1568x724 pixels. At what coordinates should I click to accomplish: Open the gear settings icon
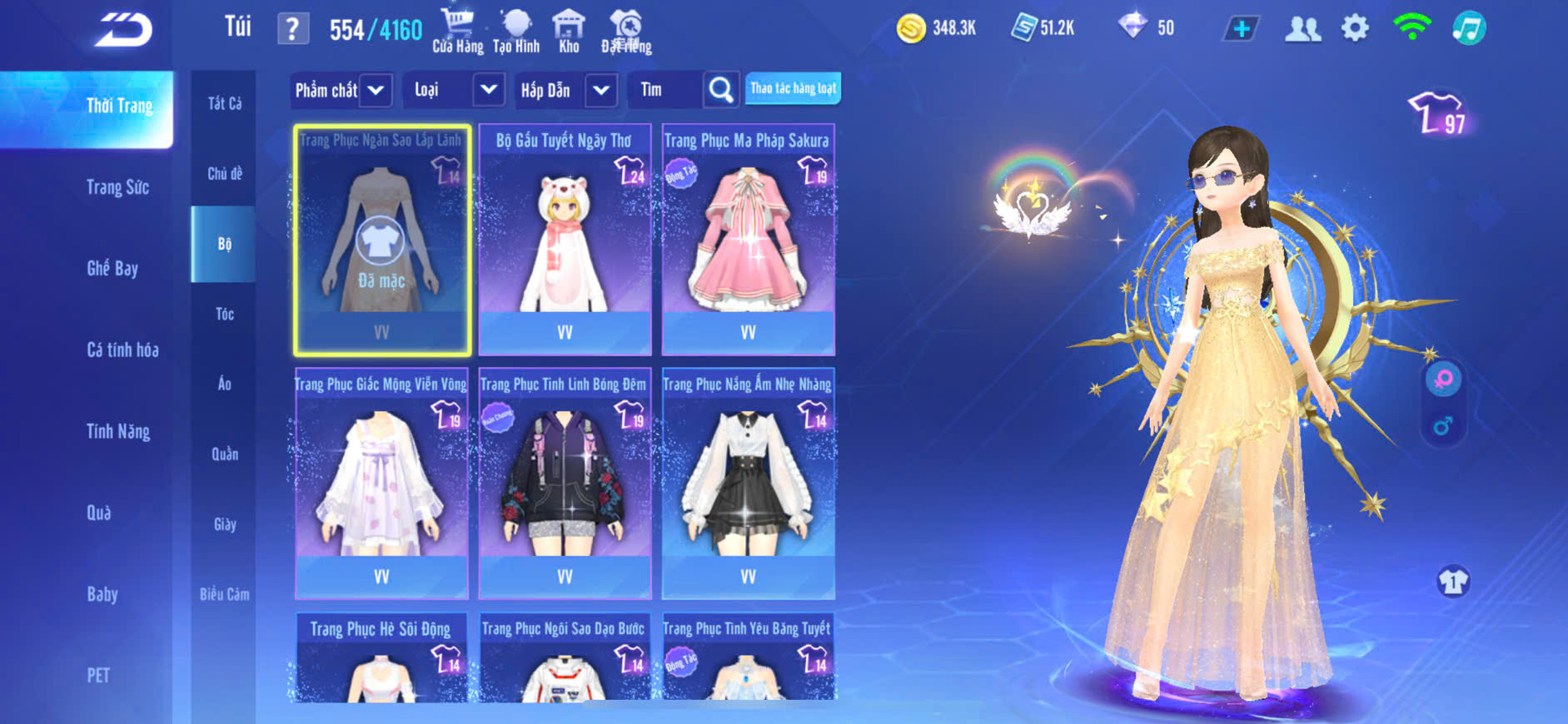click(x=1355, y=29)
